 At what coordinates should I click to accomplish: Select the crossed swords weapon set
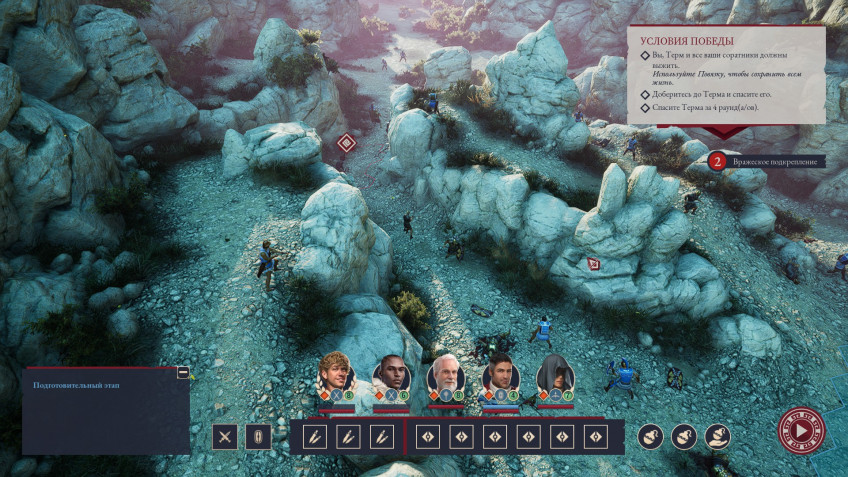tap(226, 437)
